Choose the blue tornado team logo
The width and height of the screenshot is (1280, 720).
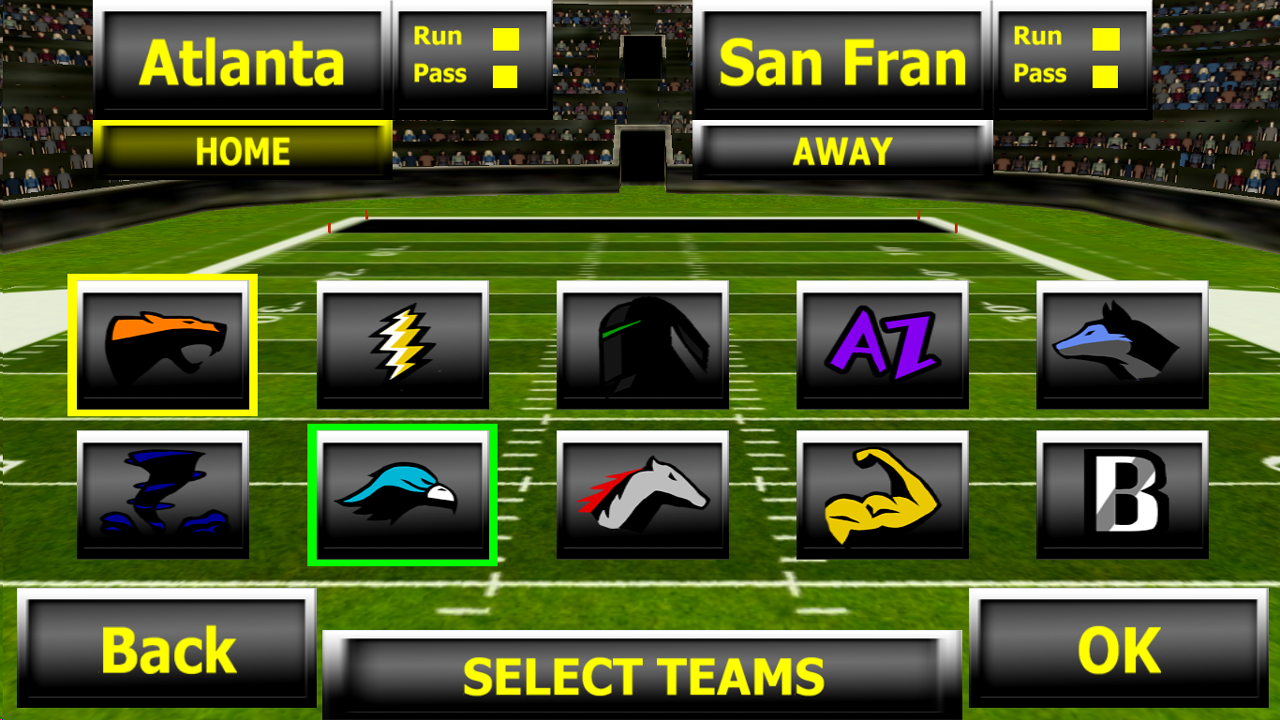coord(165,492)
